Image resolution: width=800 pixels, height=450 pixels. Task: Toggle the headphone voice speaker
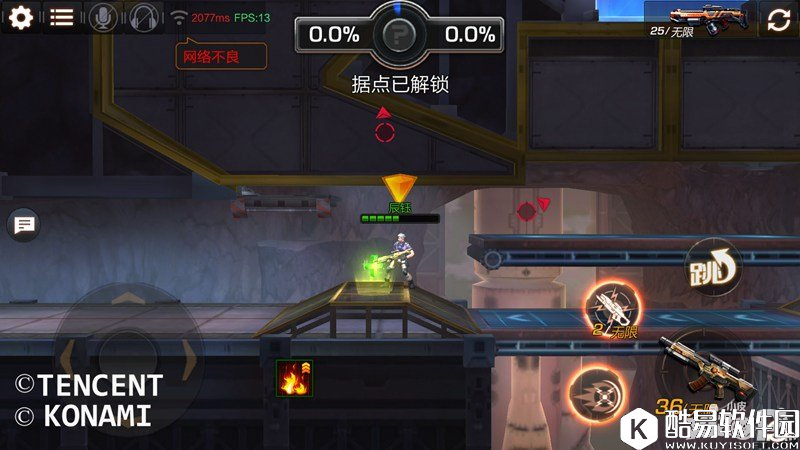tap(144, 17)
